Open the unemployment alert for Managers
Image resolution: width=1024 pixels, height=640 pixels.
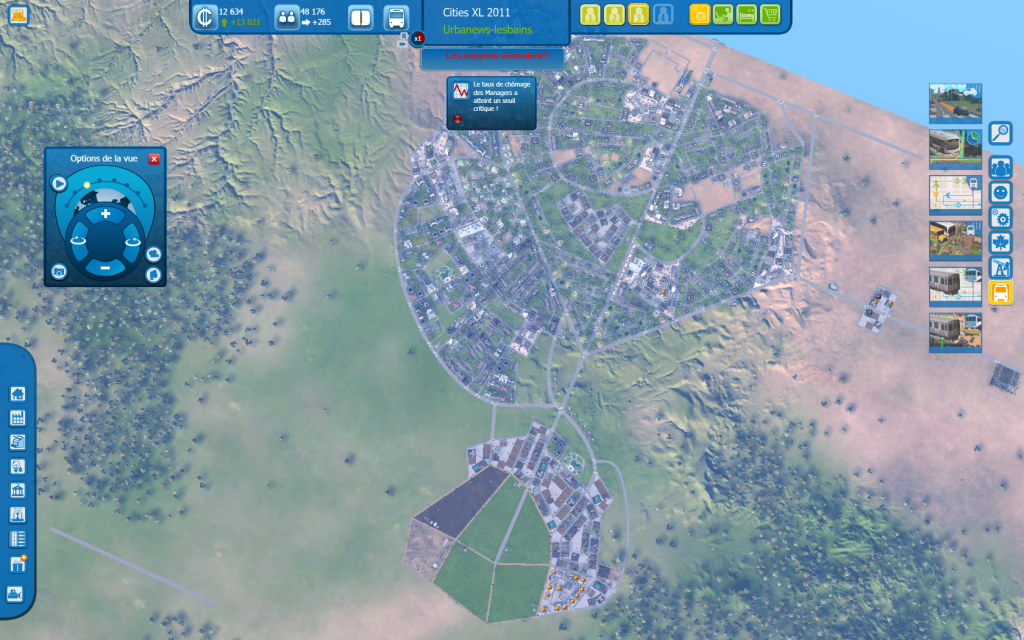(x=491, y=103)
